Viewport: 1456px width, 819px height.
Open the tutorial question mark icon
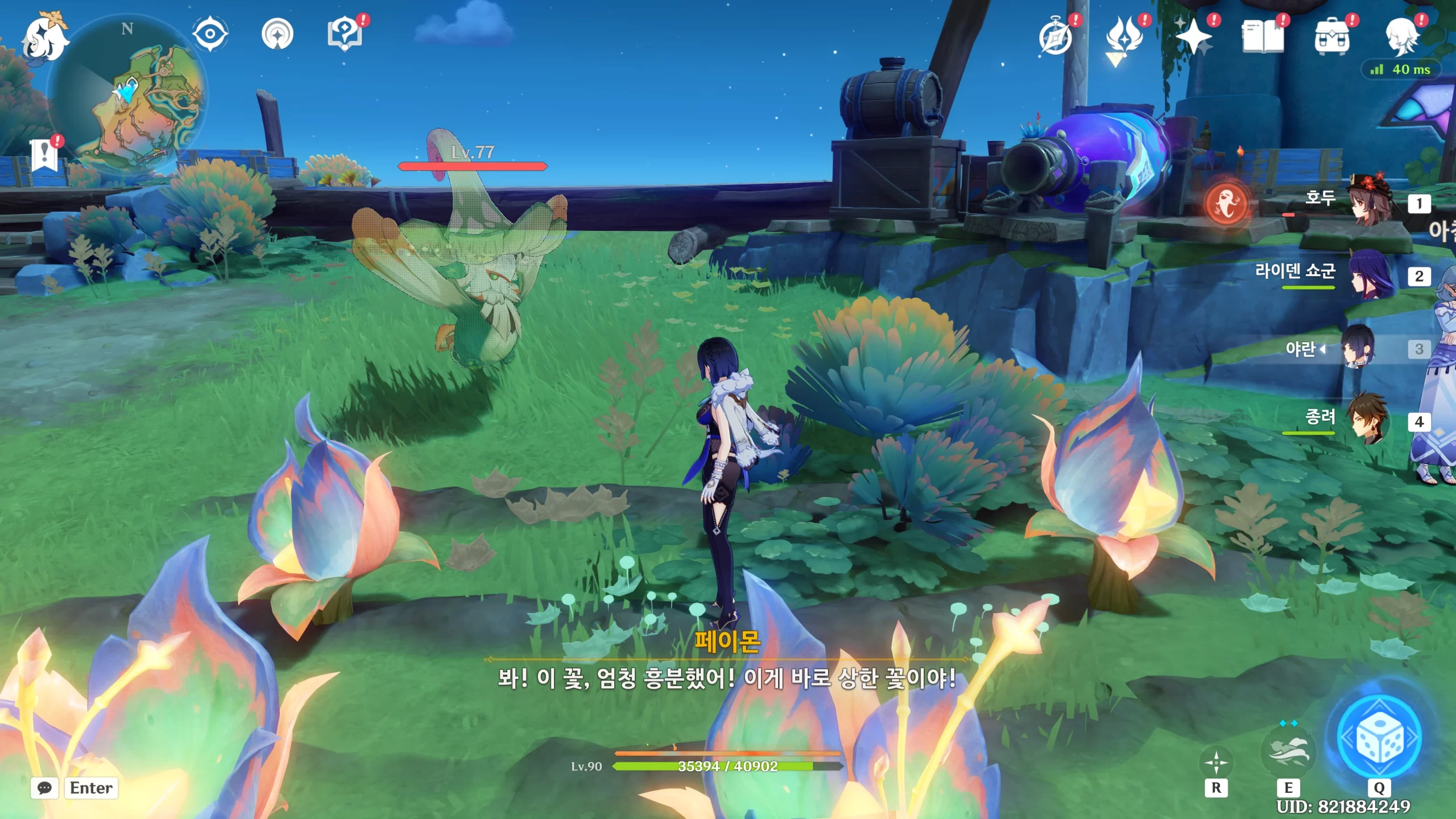(x=345, y=34)
